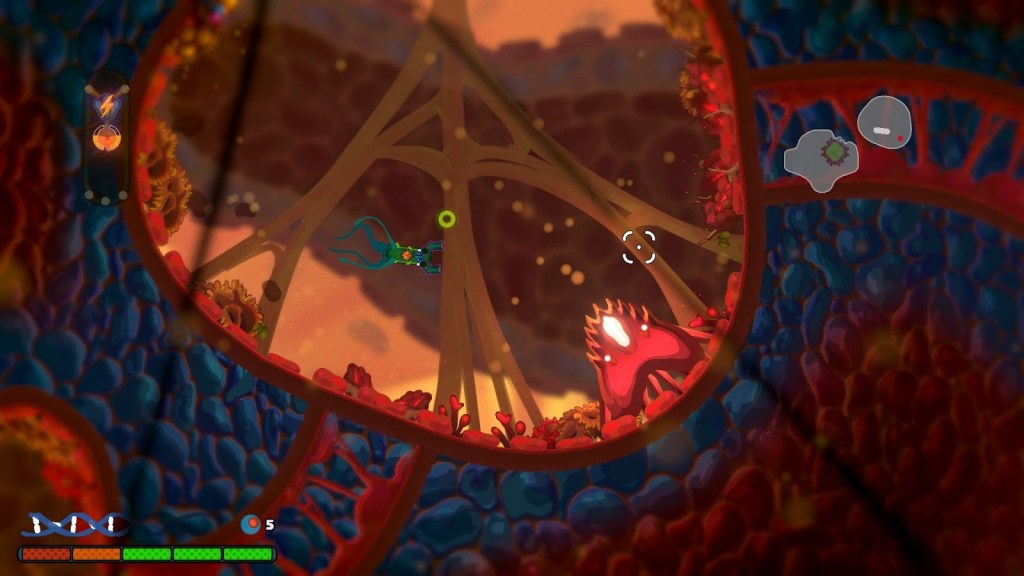The height and width of the screenshot is (576, 1024).
Task: Click the minimap room with green spiky marker
Action: [825, 157]
